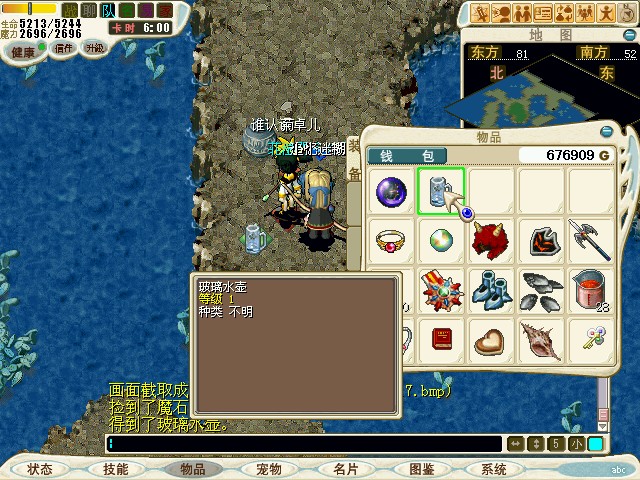Open the 图鉴 (Album) menu
This screenshot has height=480, width=640.
coord(421,469)
